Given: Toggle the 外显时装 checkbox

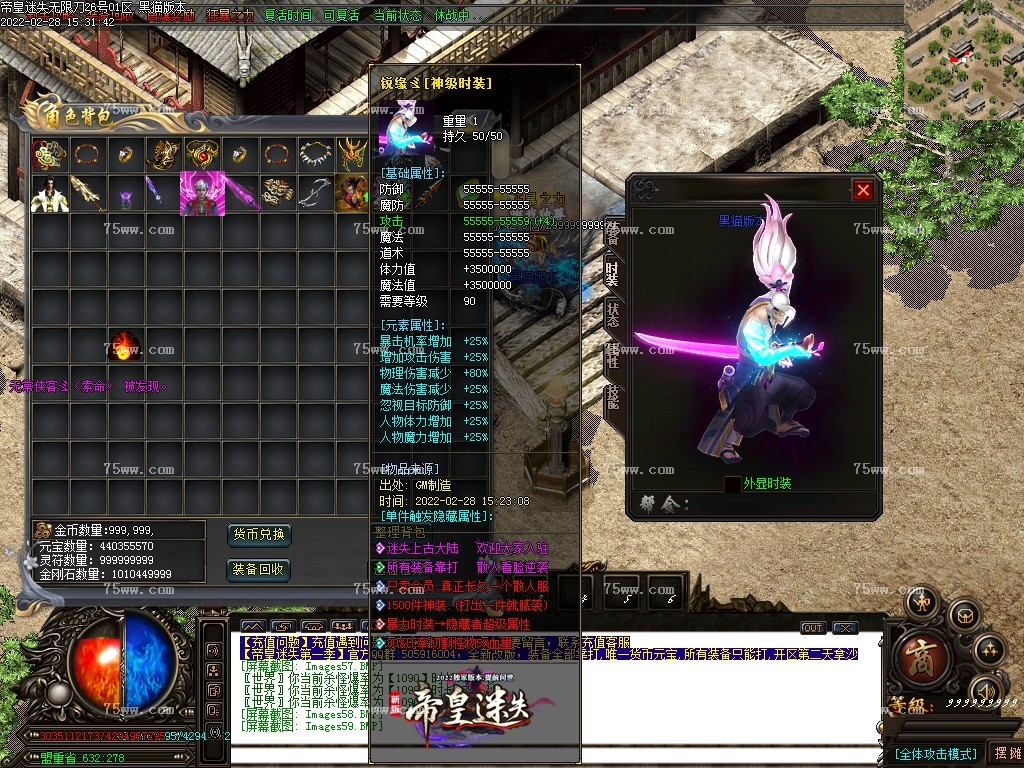Looking at the screenshot, I should pyautogui.click(x=733, y=484).
